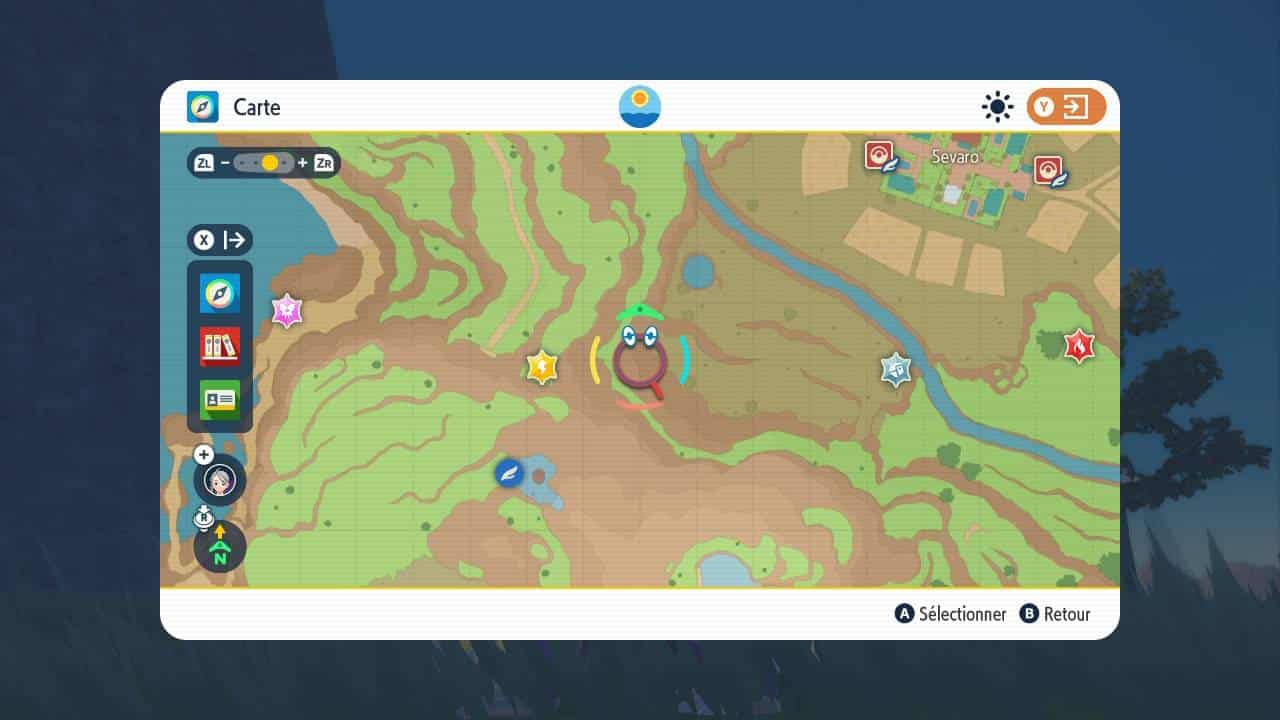Viewport: 1280px width, 720px height.
Task: Open the map app compass icon
Action: (x=220, y=293)
